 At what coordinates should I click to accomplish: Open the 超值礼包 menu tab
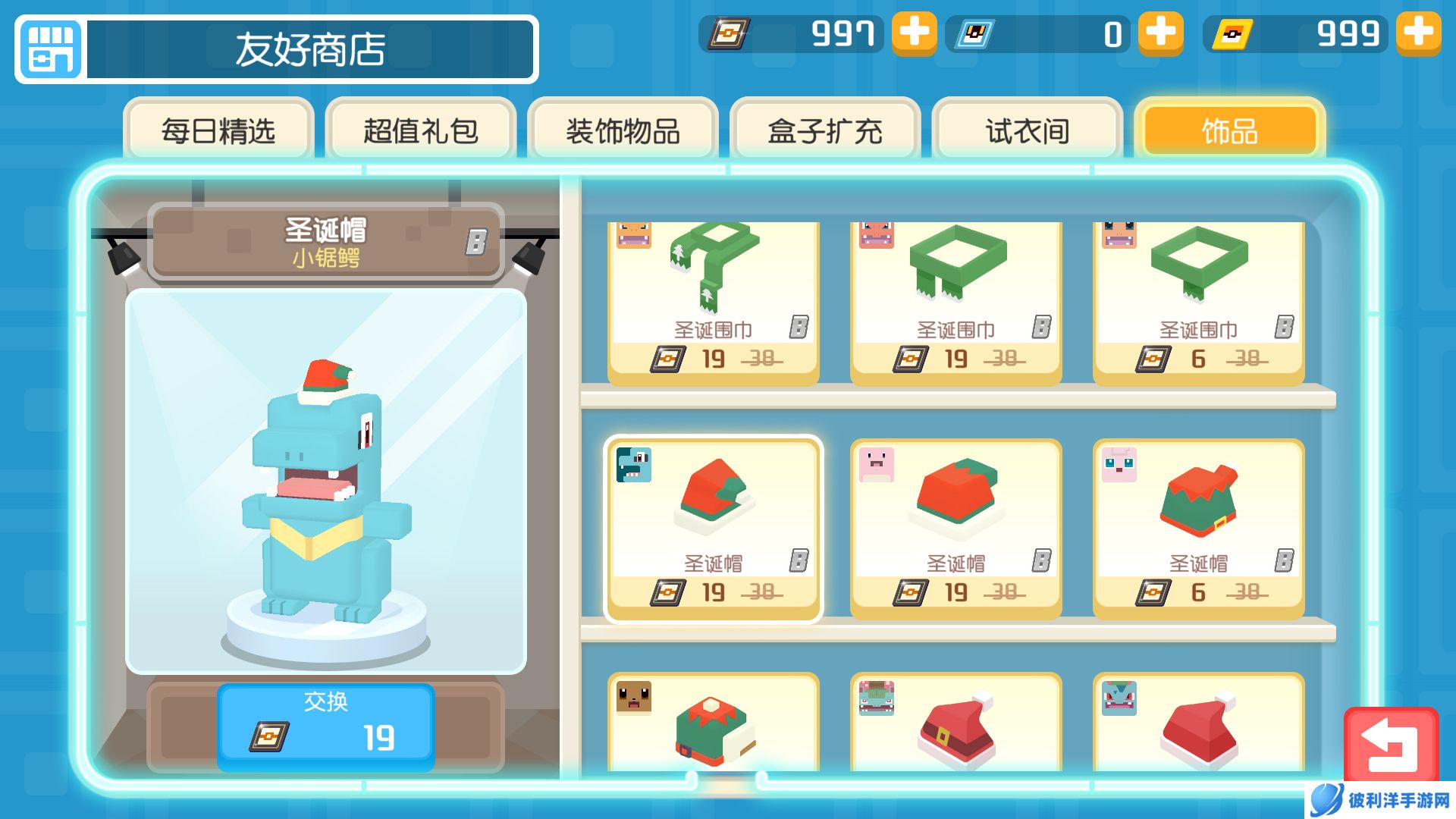click(422, 130)
